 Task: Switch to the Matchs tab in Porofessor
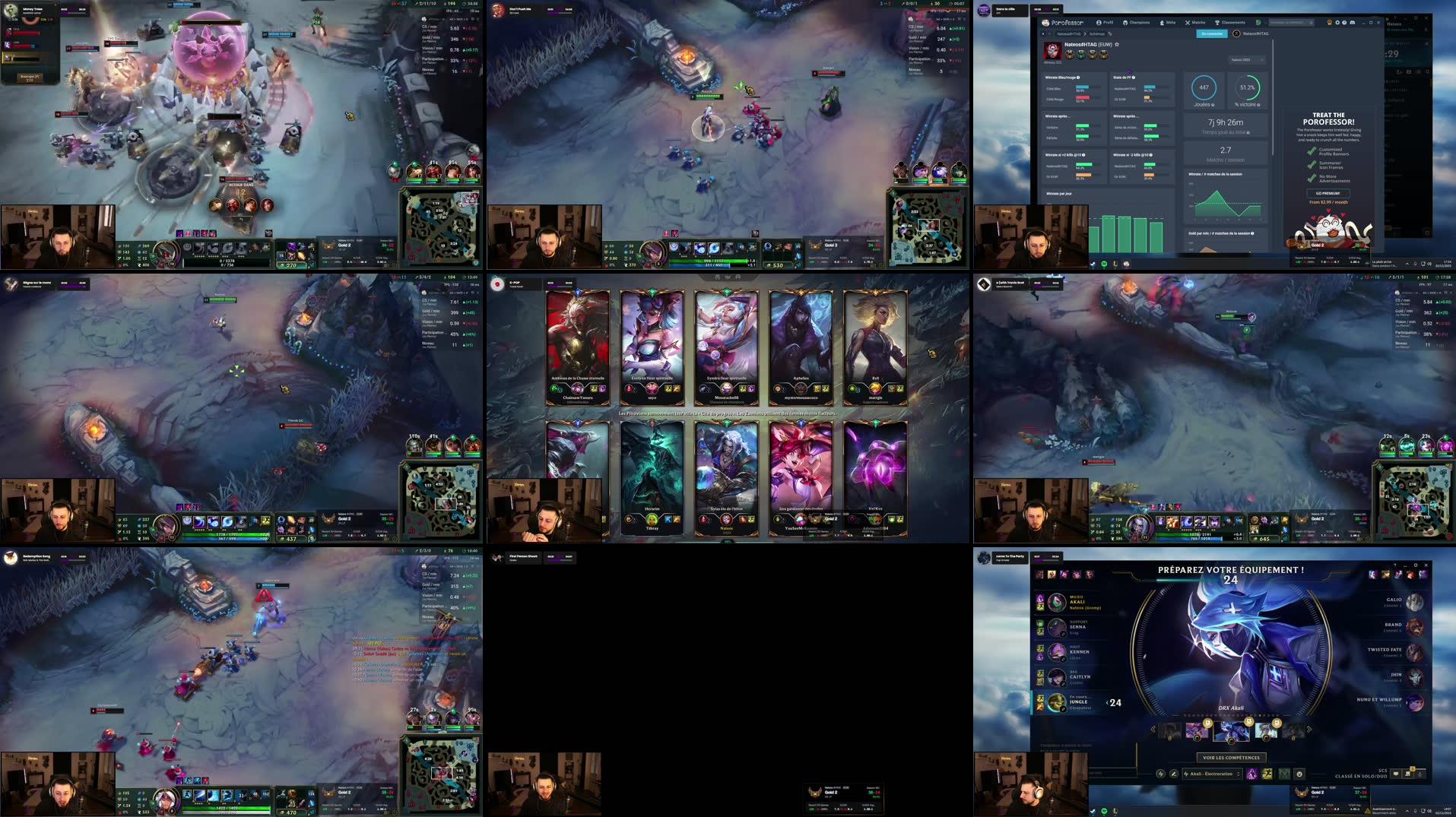pyautogui.click(x=1196, y=23)
